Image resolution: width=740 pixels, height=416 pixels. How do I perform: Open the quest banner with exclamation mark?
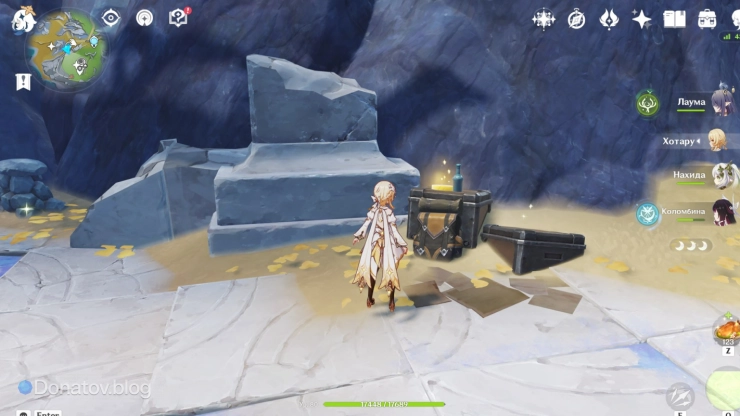[24, 82]
